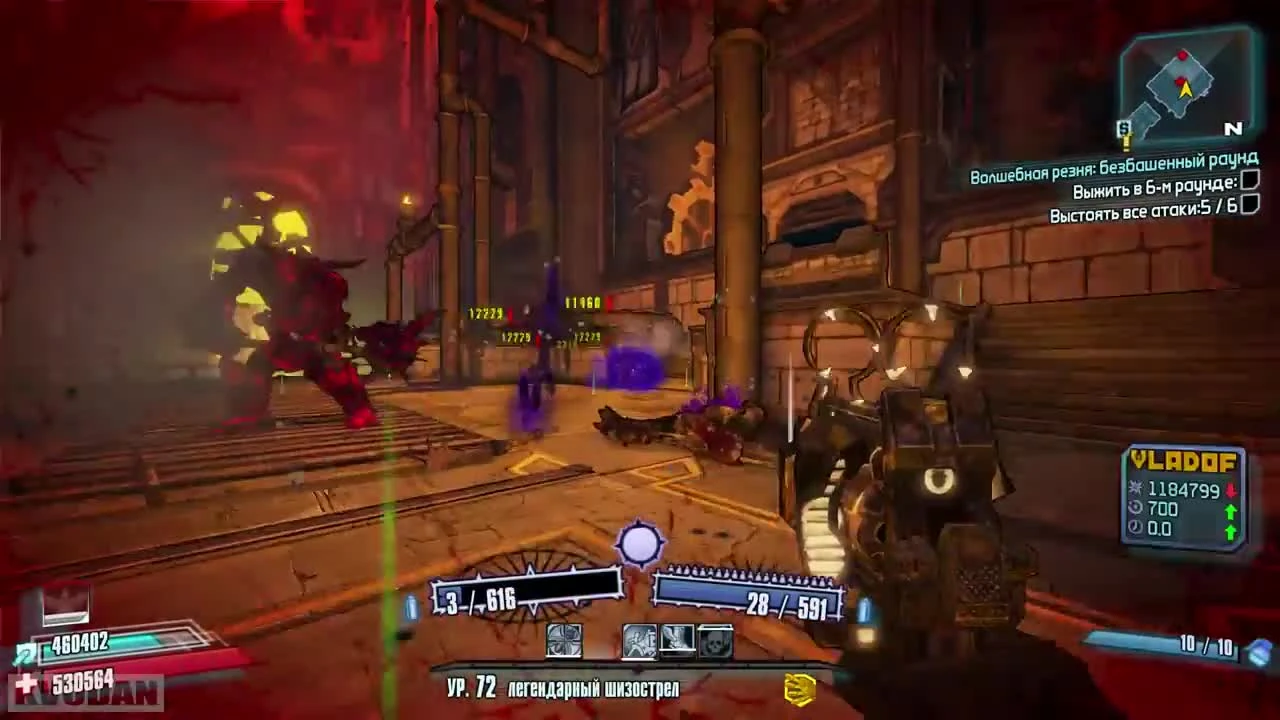Click the green up arrow beside 700
The height and width of the screenshot is (720, 1280).
click(1231, 511)
